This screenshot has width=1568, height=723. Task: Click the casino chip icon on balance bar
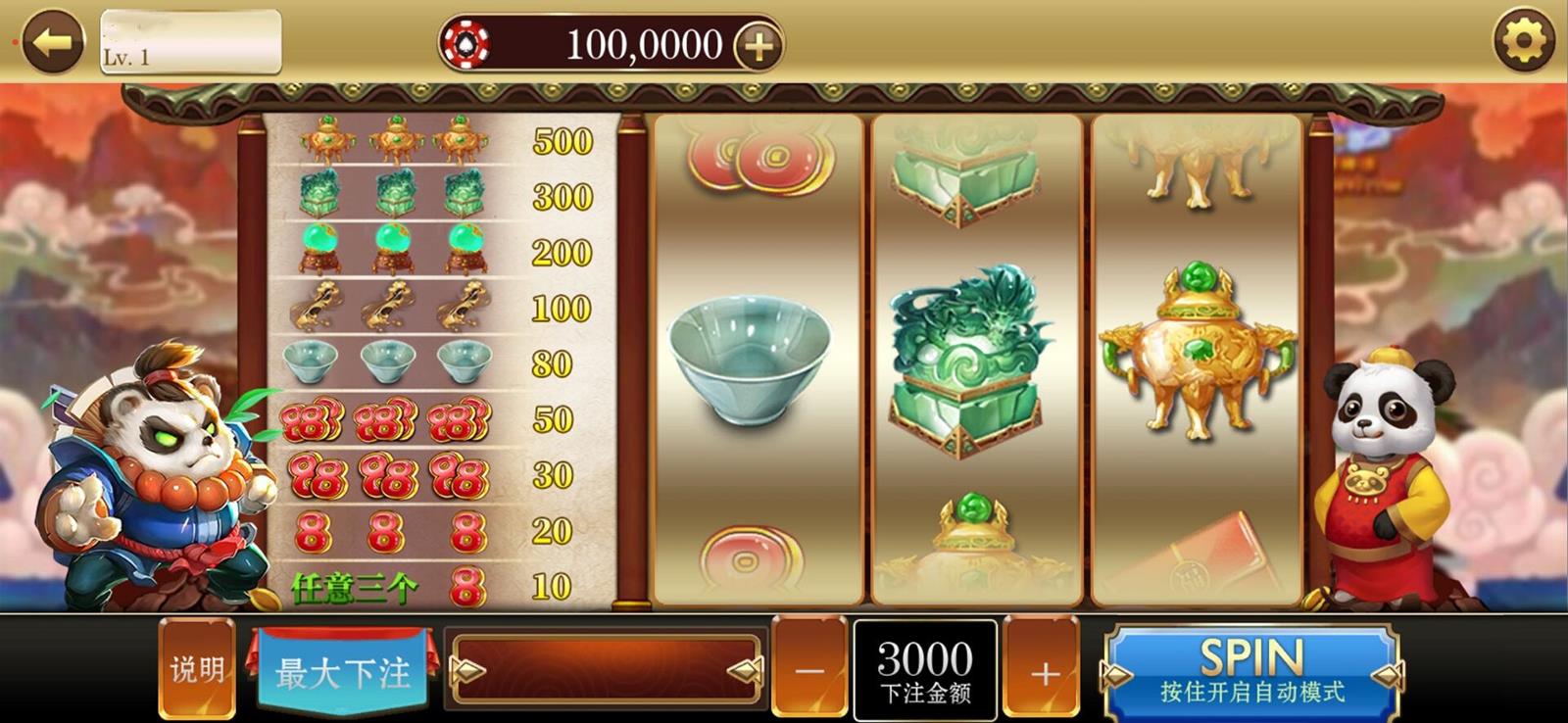(x=469, y=43)
